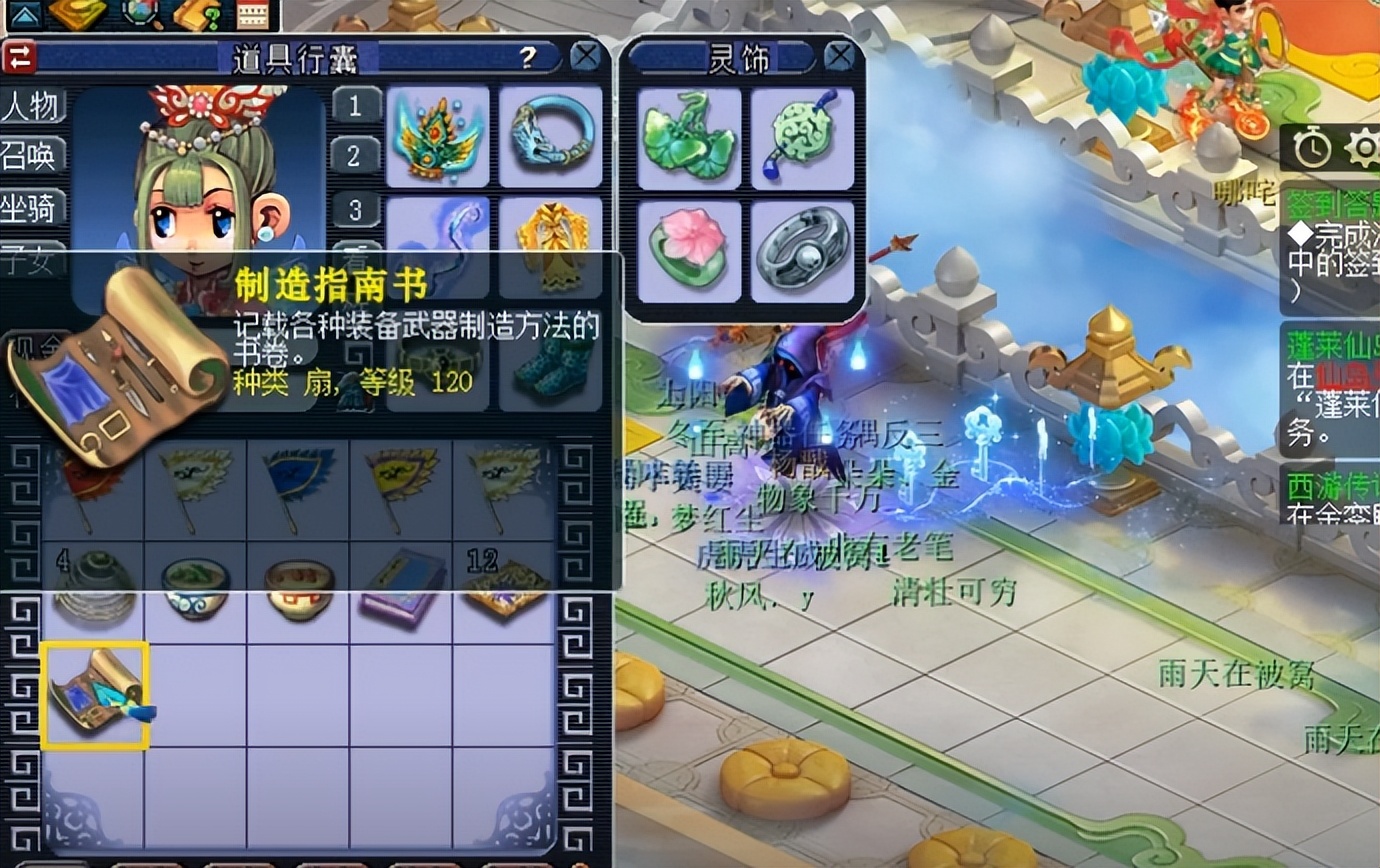Click the red swap-arrows icon on the inventory window
Image resolution: width=1380 pixels, height=868 pixels.
18,57
